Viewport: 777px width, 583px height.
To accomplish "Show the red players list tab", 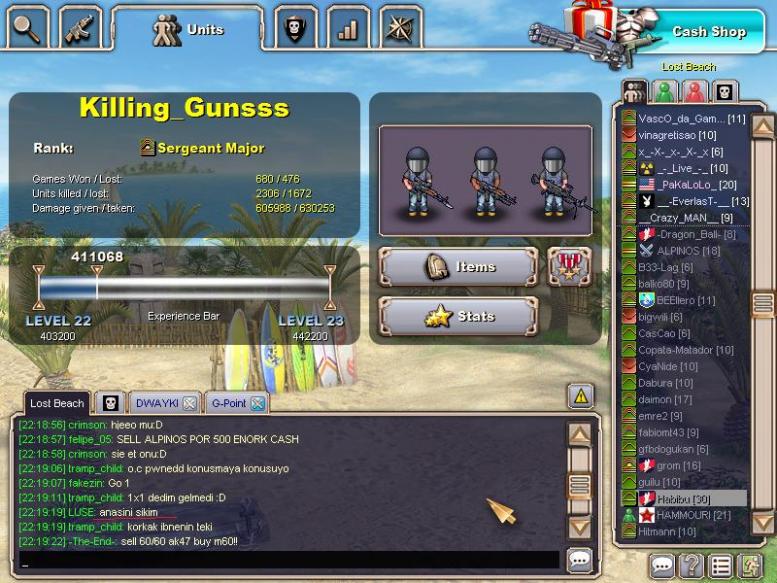I will (x=694, y=93).
